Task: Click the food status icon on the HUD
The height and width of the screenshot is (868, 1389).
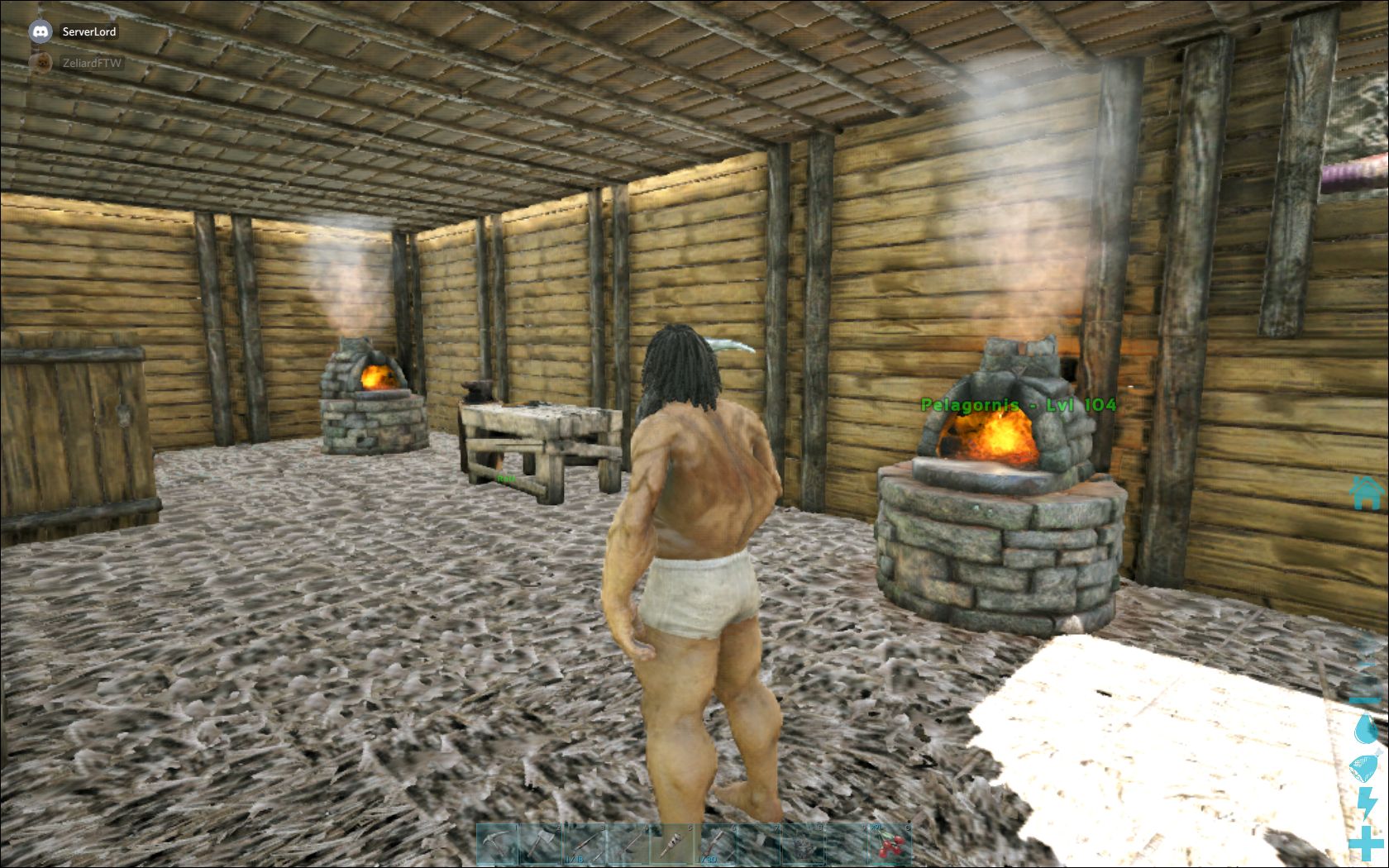Action: pyautogui.click(x=1363, y=766)
